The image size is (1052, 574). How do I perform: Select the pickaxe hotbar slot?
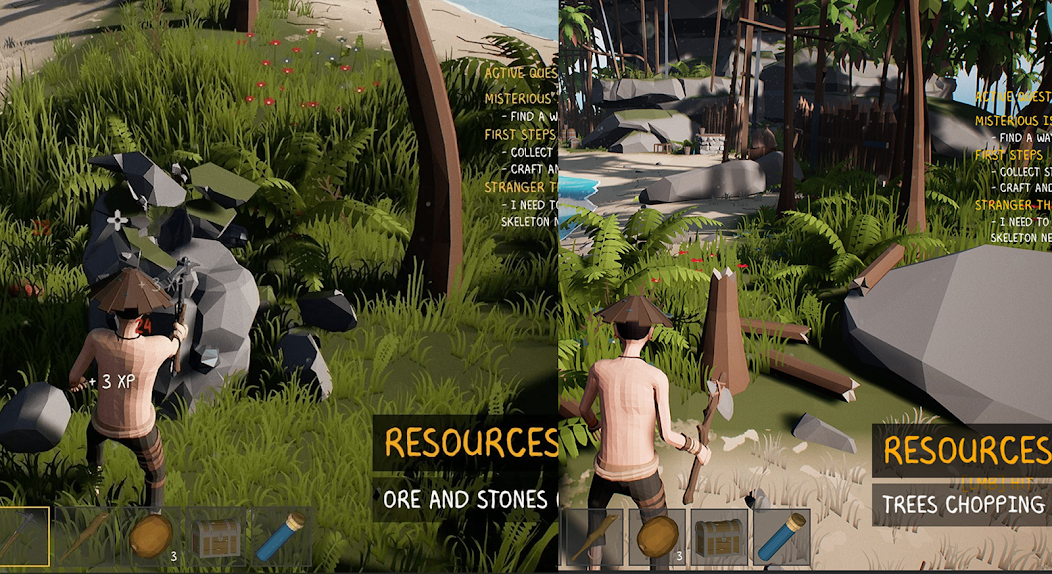pyautogui.click(x=22, y=537)
